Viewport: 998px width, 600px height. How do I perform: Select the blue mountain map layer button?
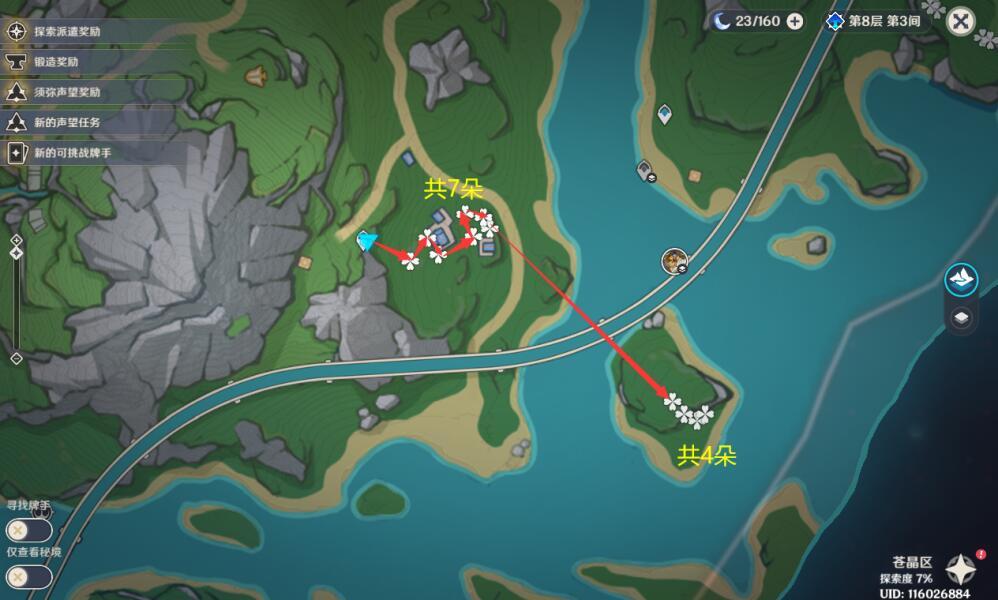tap(961, 279)
